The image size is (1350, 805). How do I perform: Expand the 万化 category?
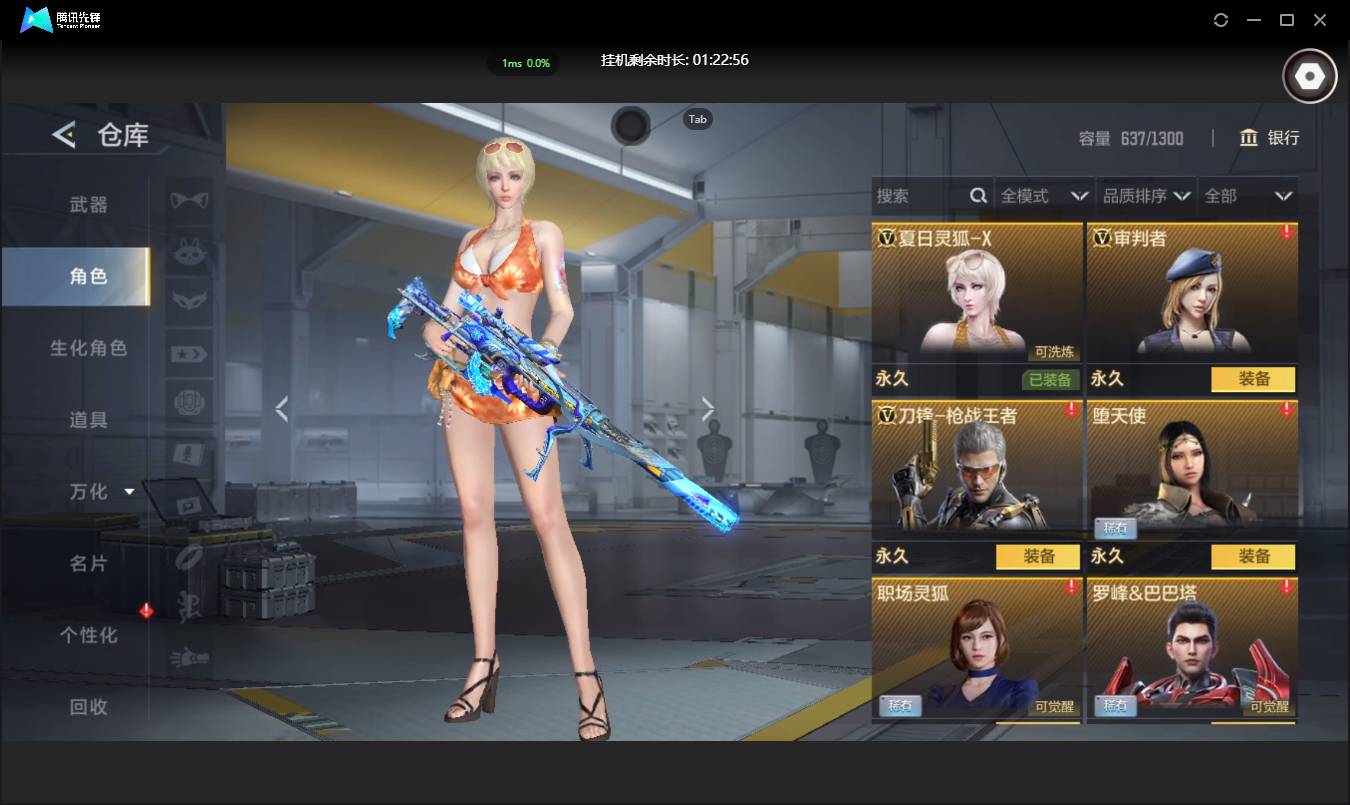[x=100, y=492]
